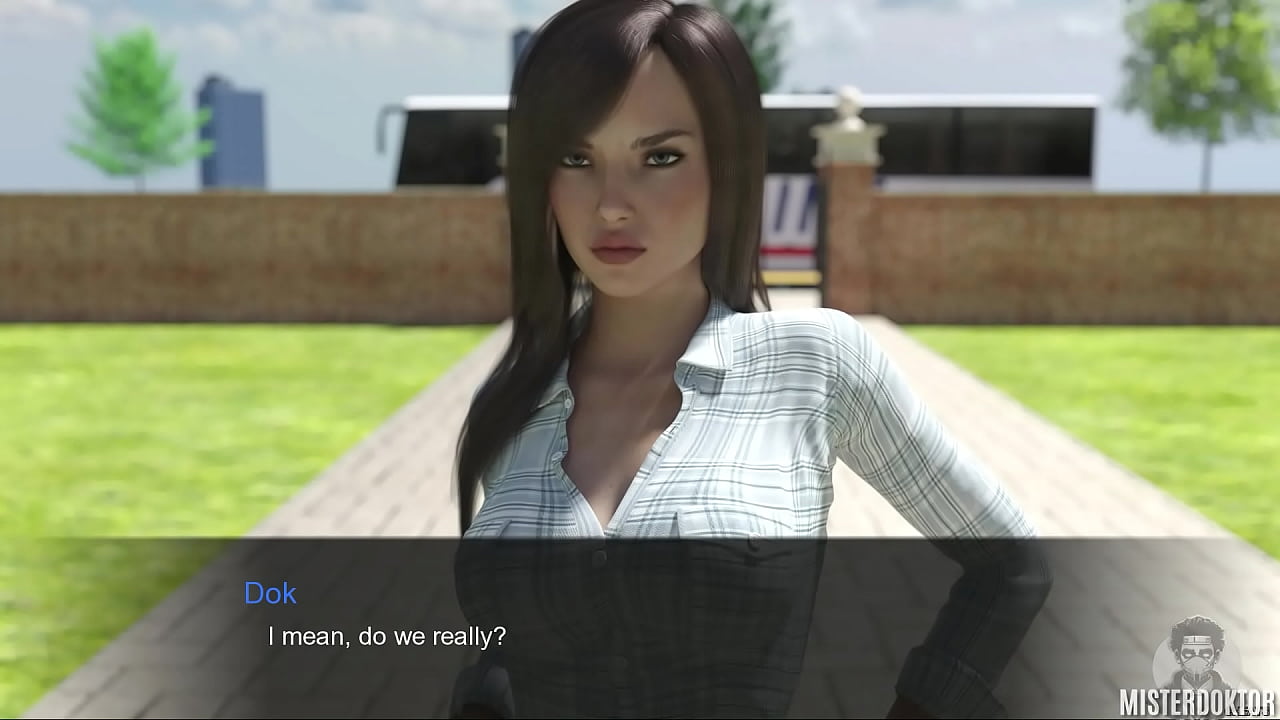Select the speaker name Dok
This screenshot has width=1280, height=720.
[271, 593]
